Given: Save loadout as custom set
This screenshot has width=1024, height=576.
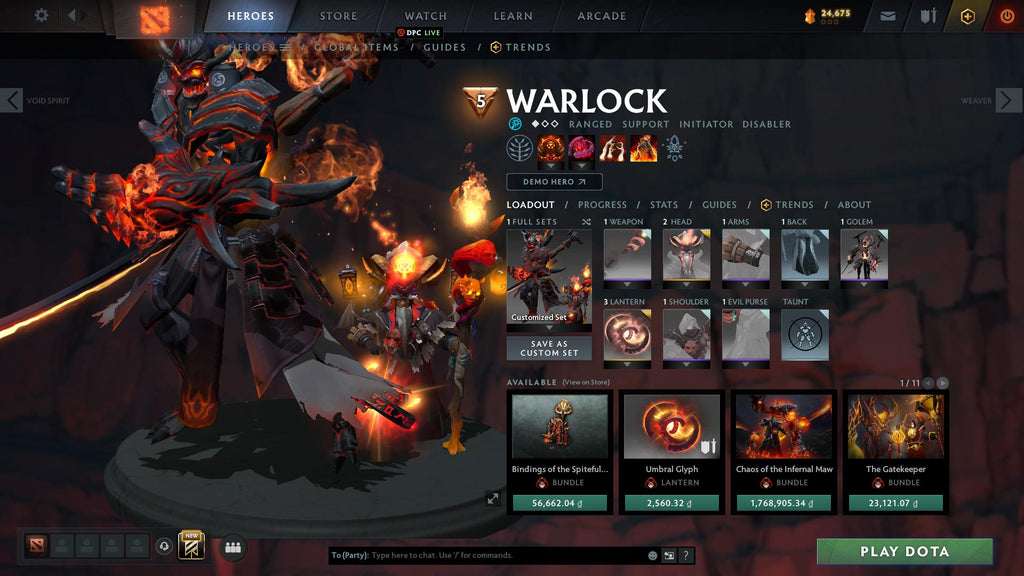Looking at the screenshot, I should (548, 348).
